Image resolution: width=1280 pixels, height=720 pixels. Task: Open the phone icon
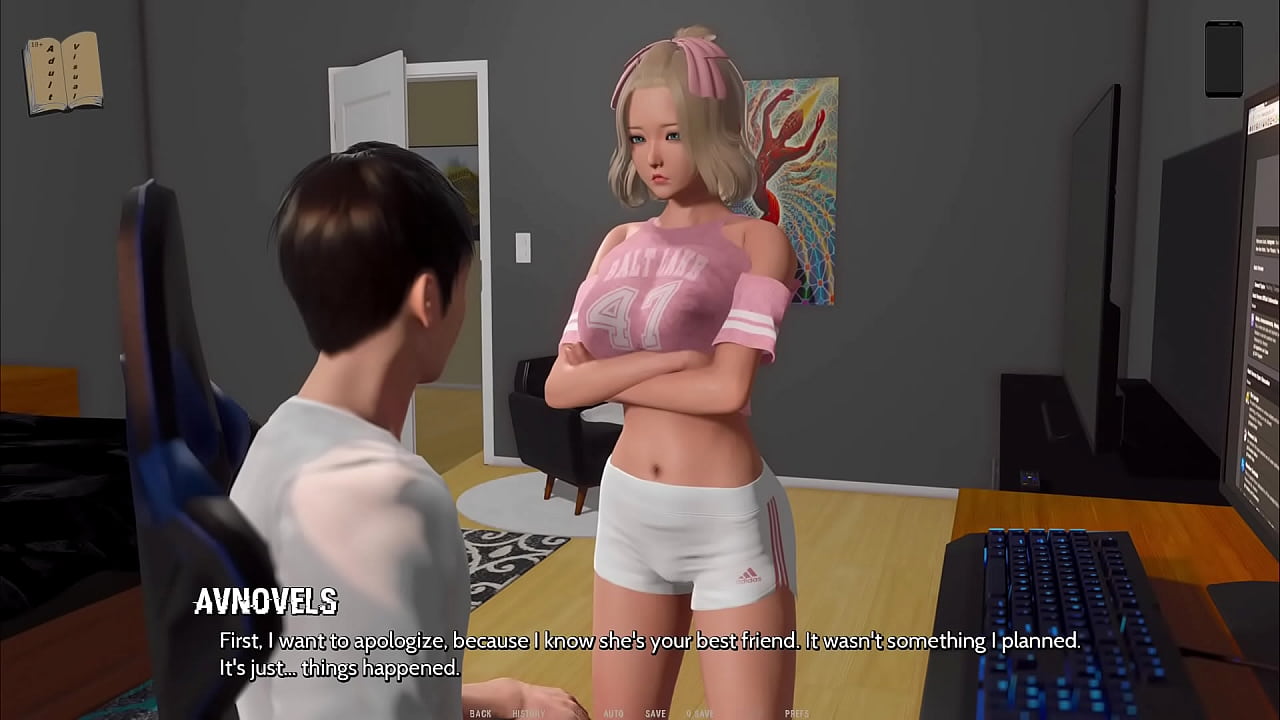click(1223, 59)
